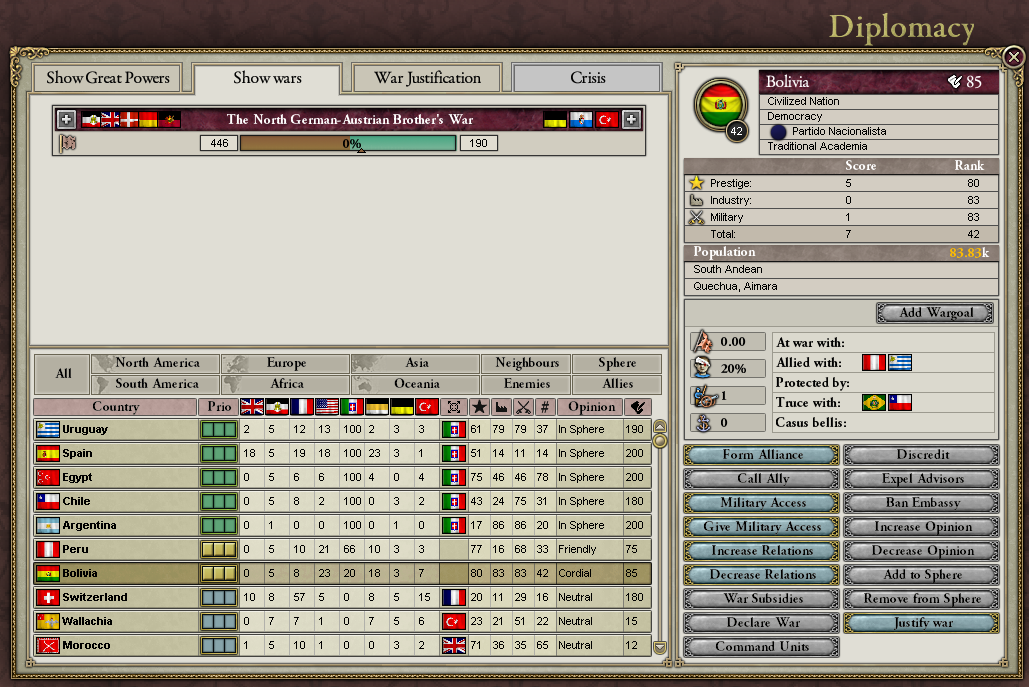
Task: Sort list by Opinion column header
Action: pos(592,407)
